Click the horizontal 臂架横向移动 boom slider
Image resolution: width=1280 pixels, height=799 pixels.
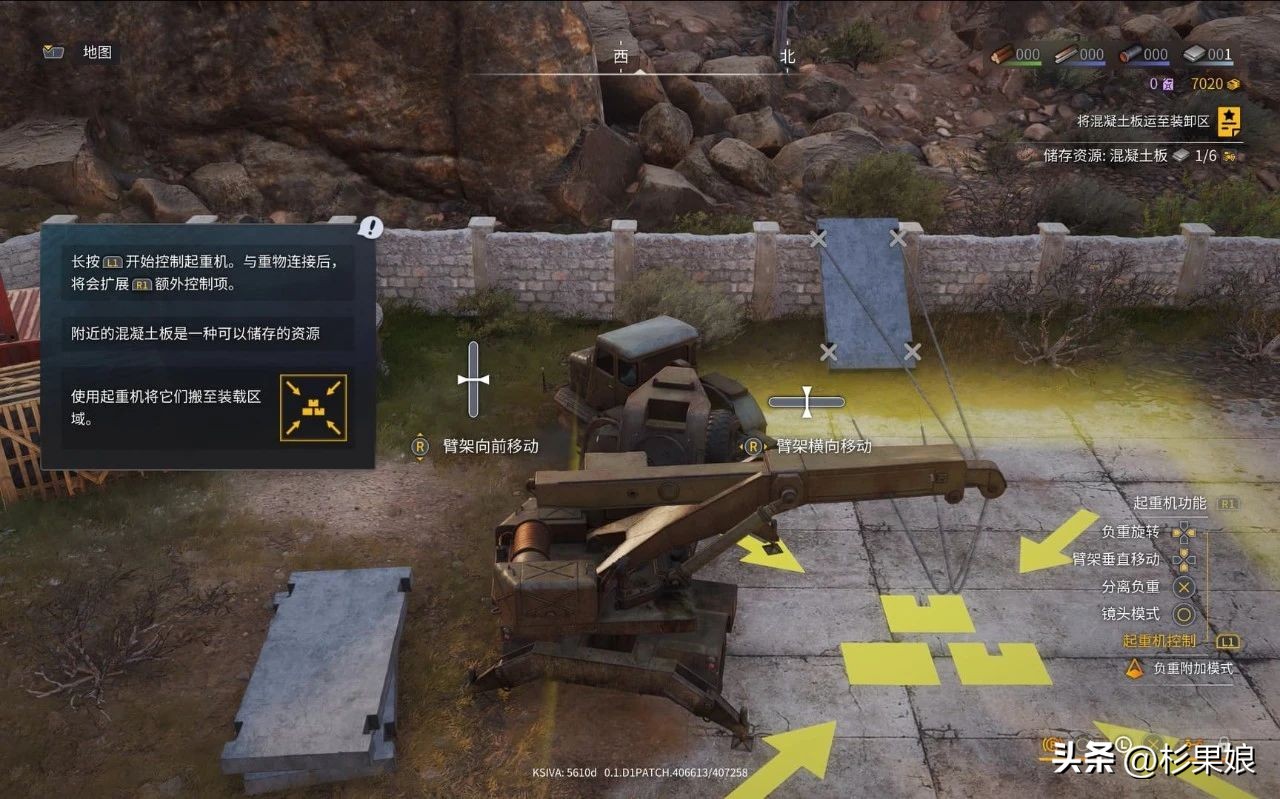[806, 402]
